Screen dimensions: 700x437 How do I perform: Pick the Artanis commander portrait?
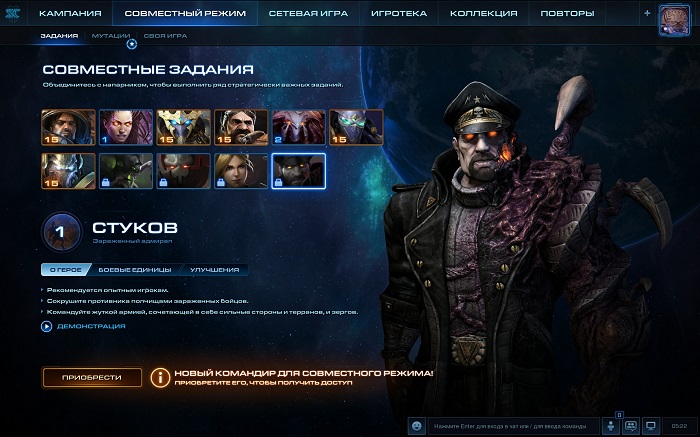point(183,127)
